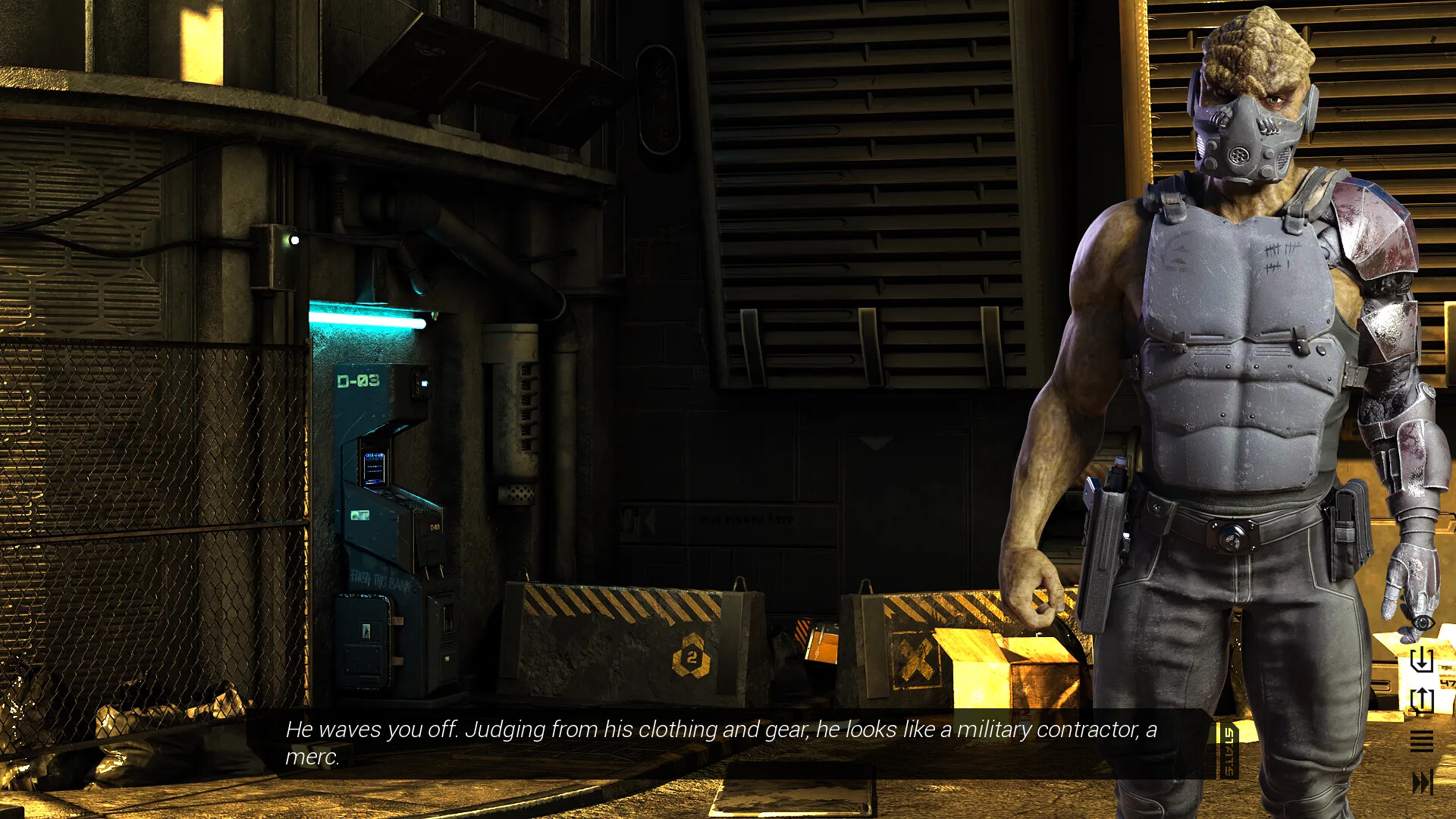Open the STATS side tab

1228,751
